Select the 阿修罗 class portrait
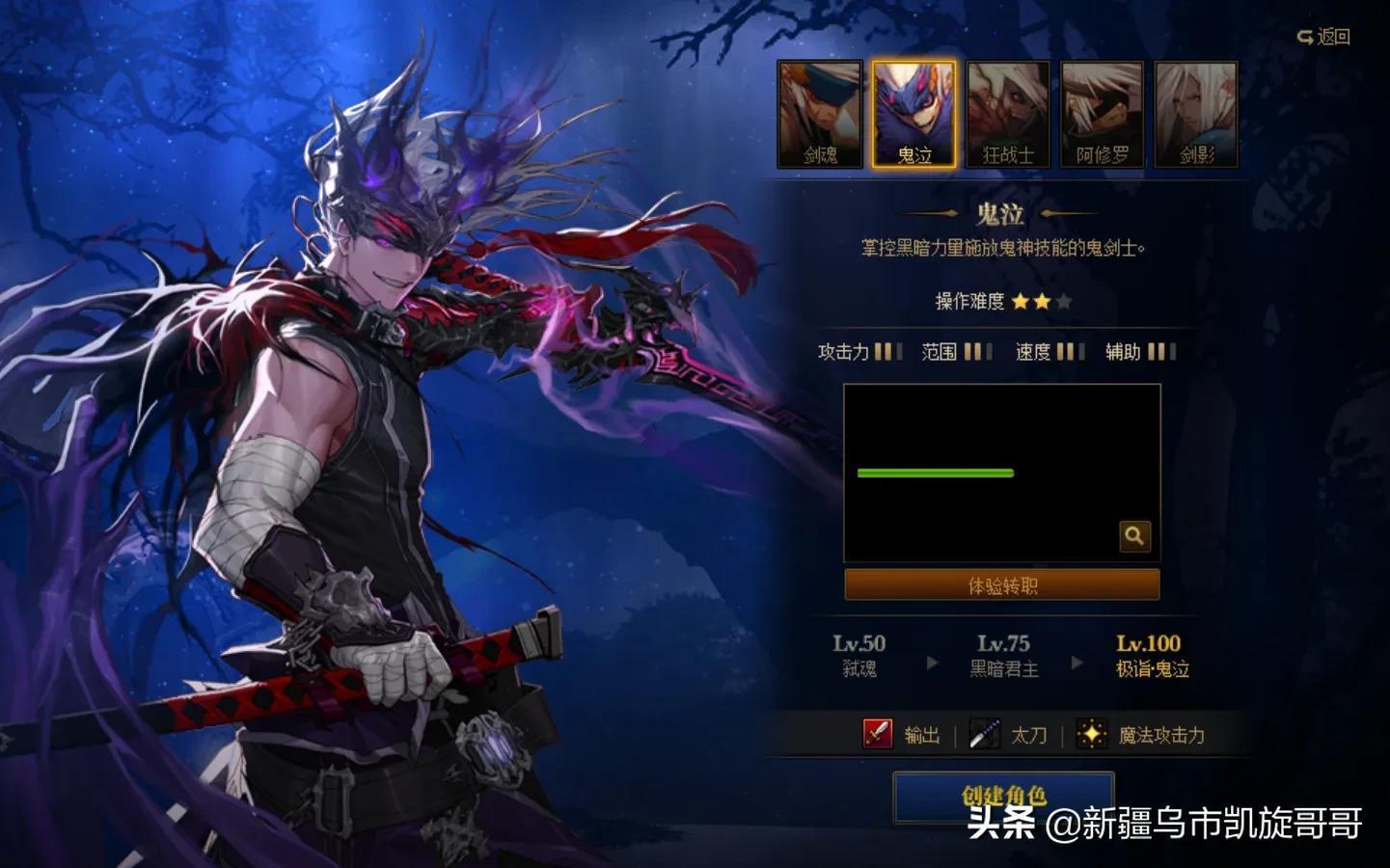1390x868 pixels. (x=1102, y=114)
